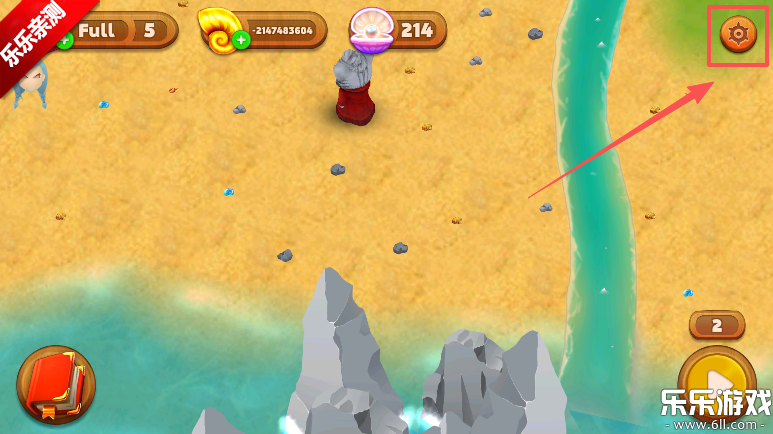Screen dimensions: 773x434
Task: Open the pearl currency counter
Action: (399, 30)
